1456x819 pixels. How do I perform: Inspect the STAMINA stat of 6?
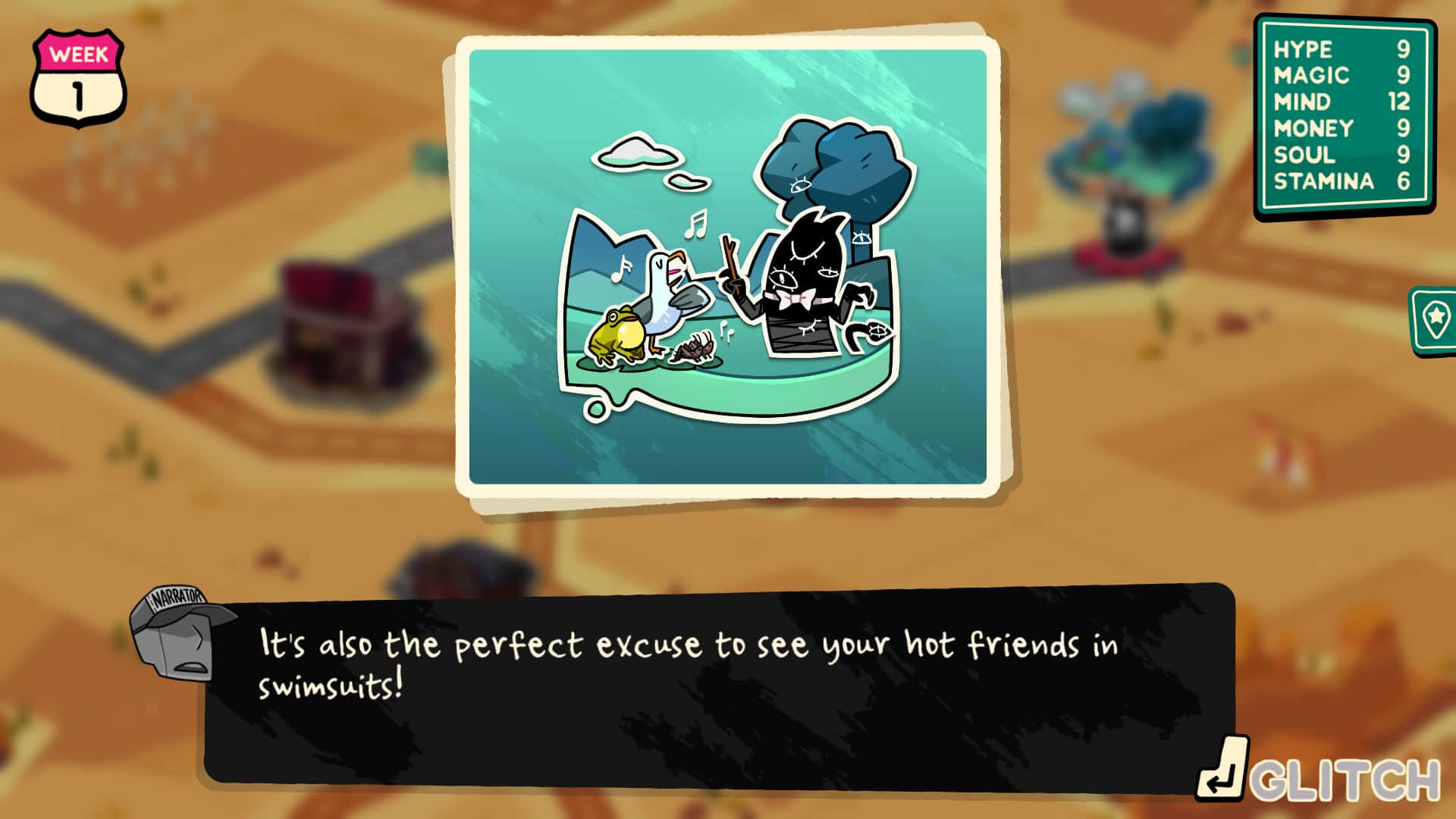point(1342,180)
